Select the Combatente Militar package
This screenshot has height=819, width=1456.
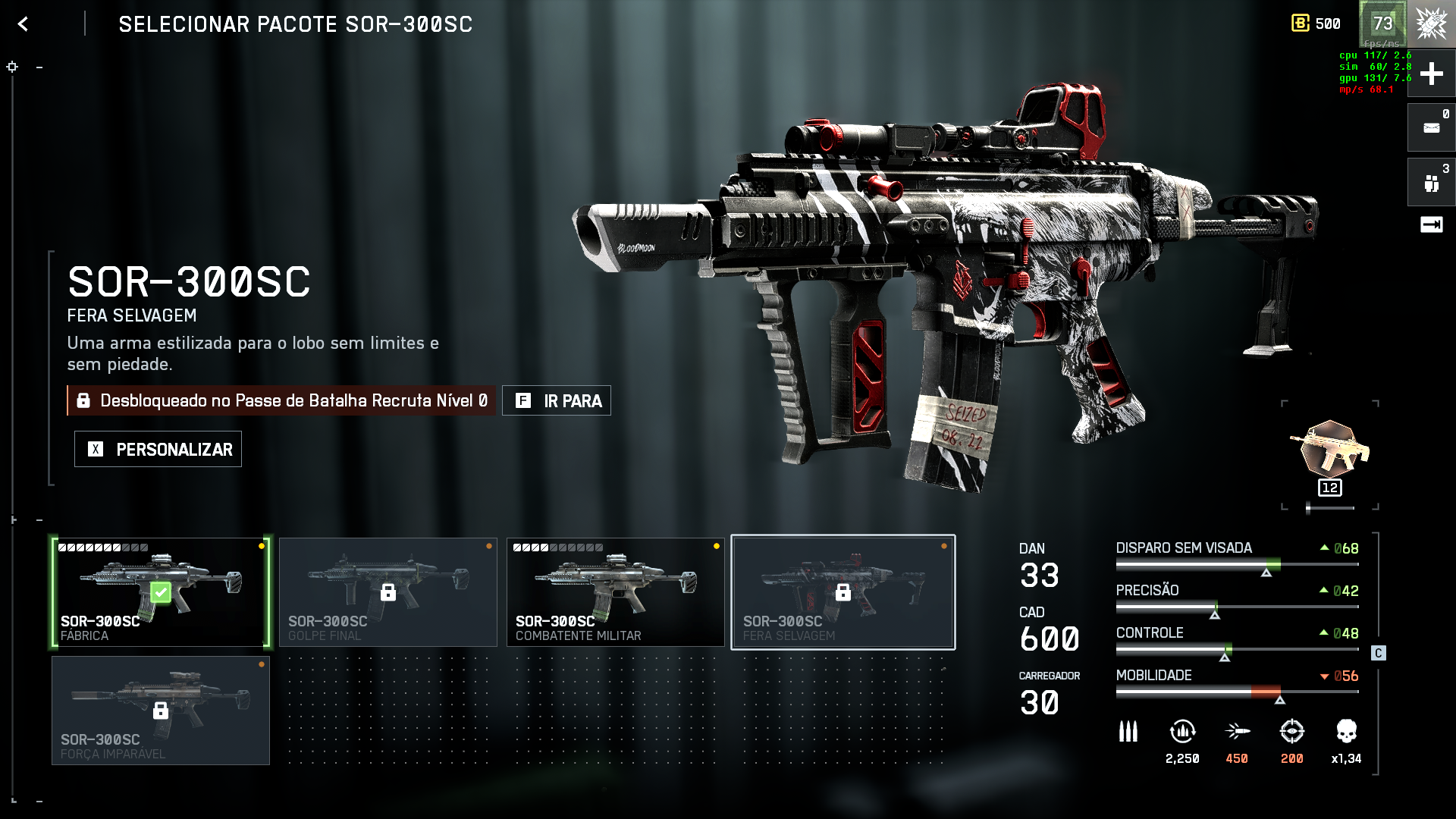(615, 592)
